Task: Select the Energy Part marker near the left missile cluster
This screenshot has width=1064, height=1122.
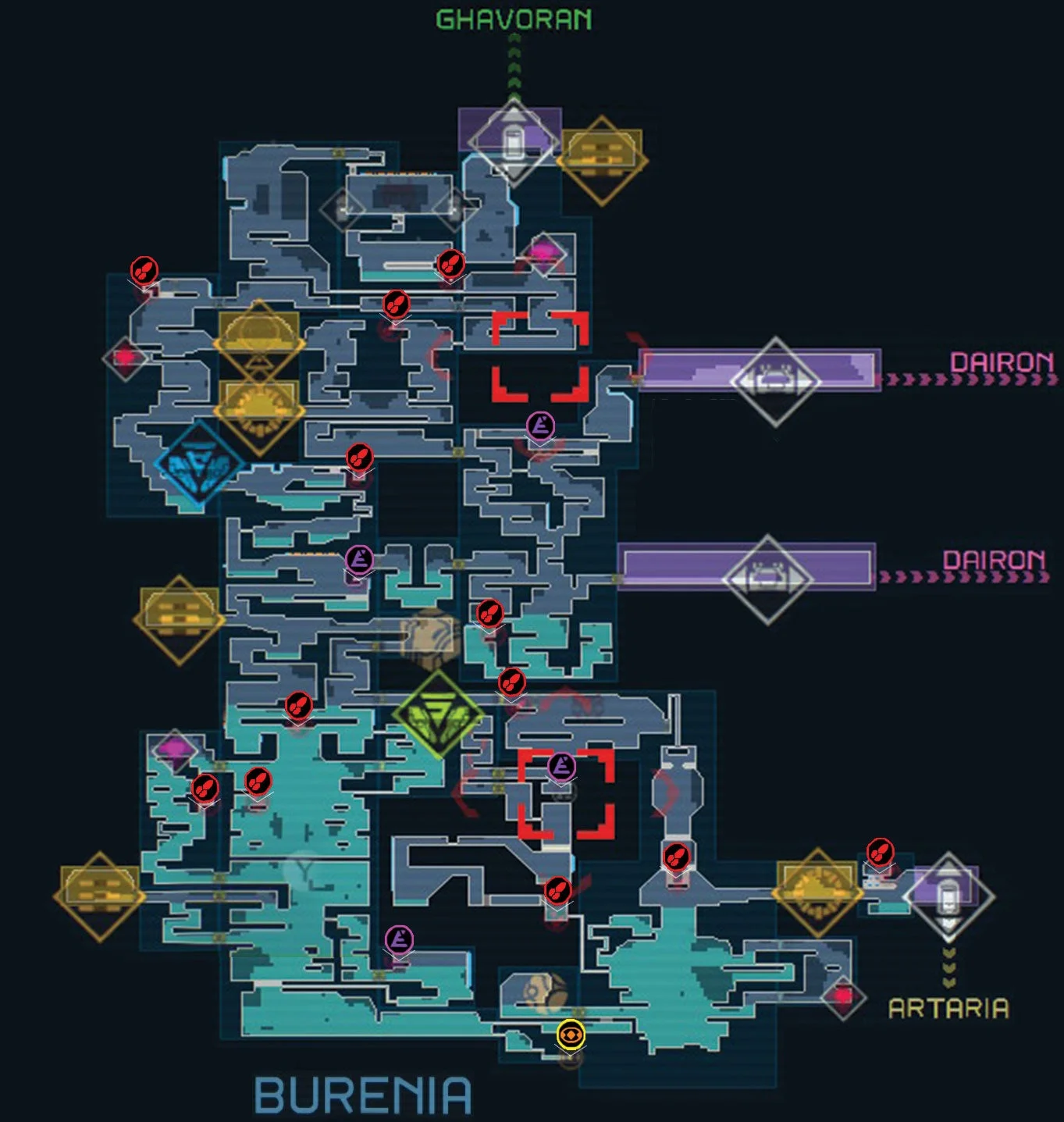Action: tap(358, 559)
